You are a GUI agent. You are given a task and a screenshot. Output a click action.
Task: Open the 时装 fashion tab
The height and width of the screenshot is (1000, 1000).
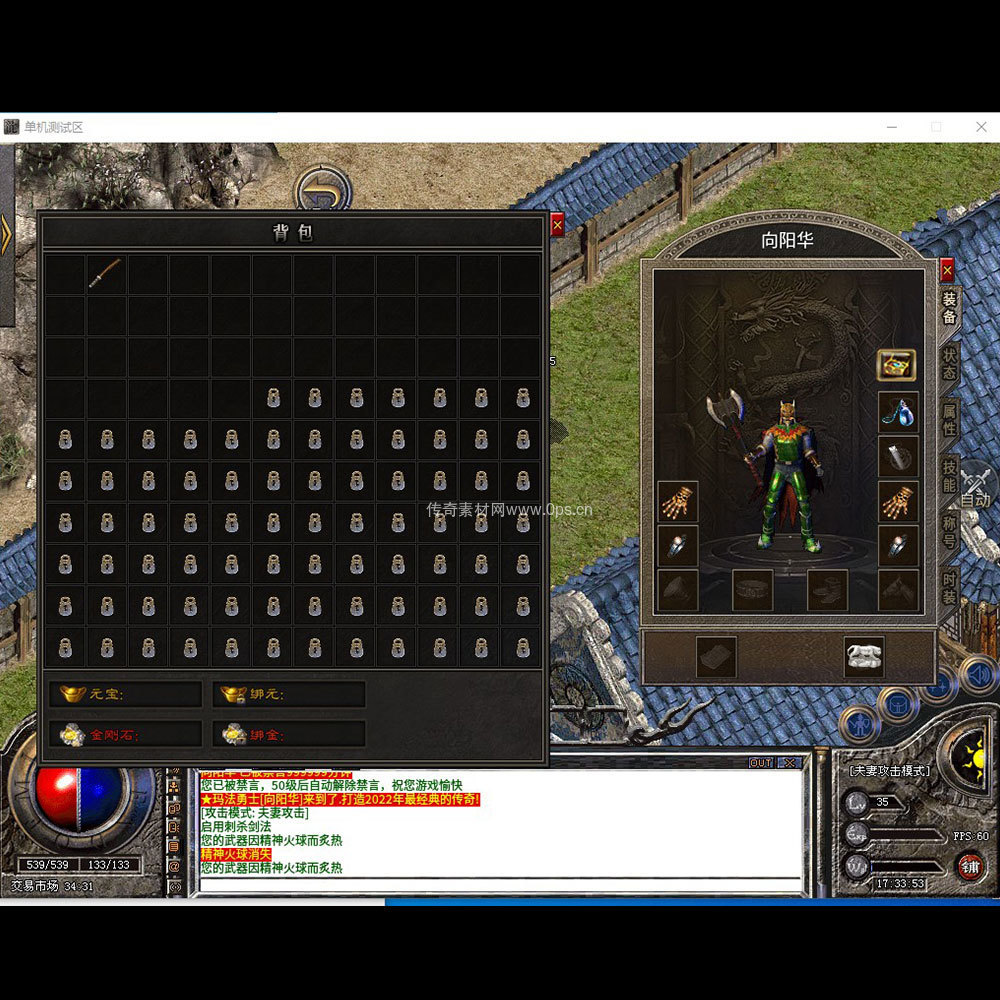(949, 589)
